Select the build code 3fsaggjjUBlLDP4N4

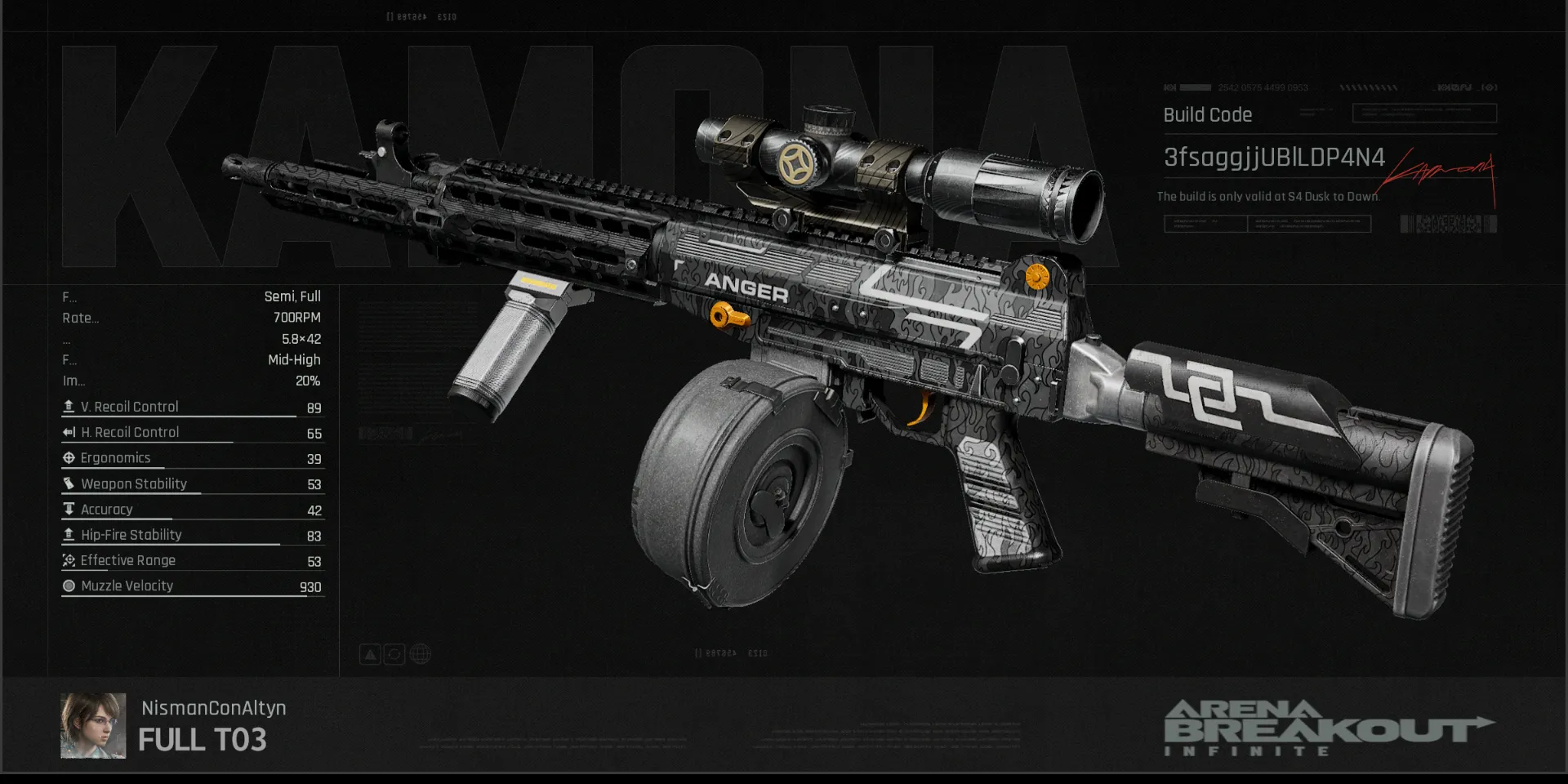[1273, 158]
